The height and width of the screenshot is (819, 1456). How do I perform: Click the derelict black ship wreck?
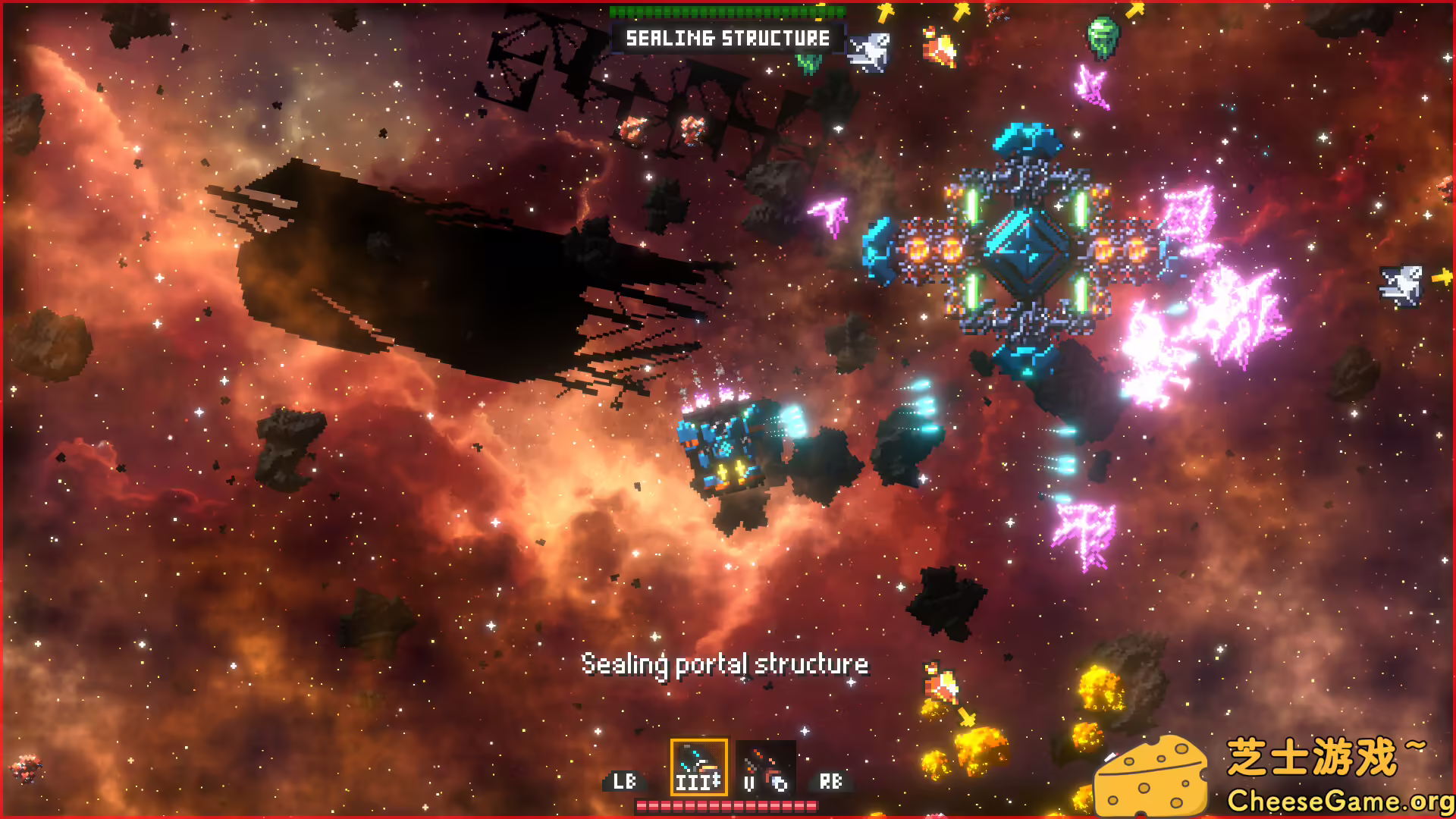(470, 273)
